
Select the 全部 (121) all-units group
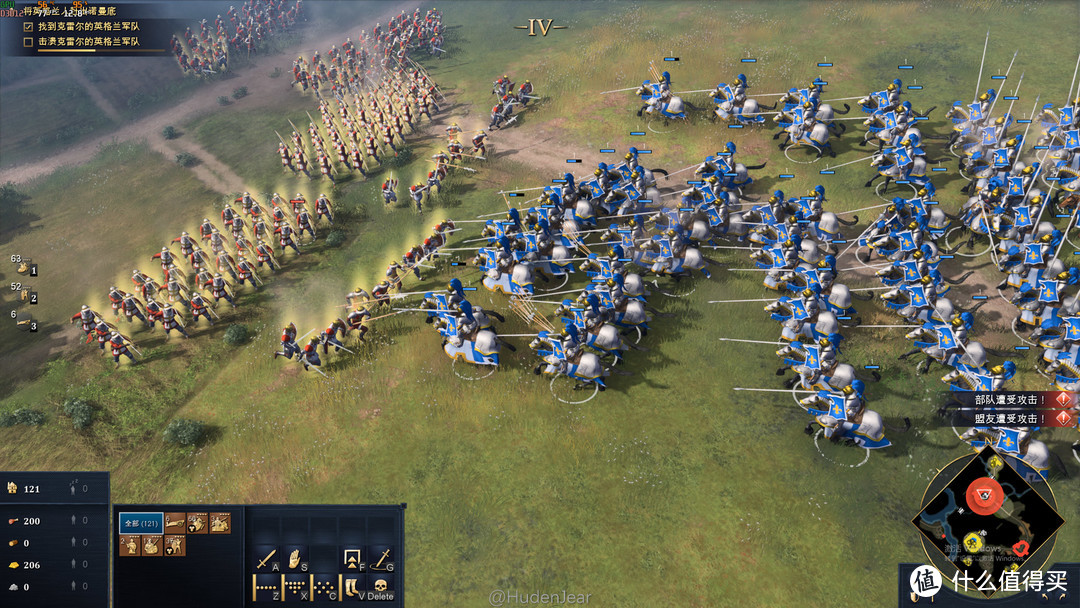(x=141, y=523)
